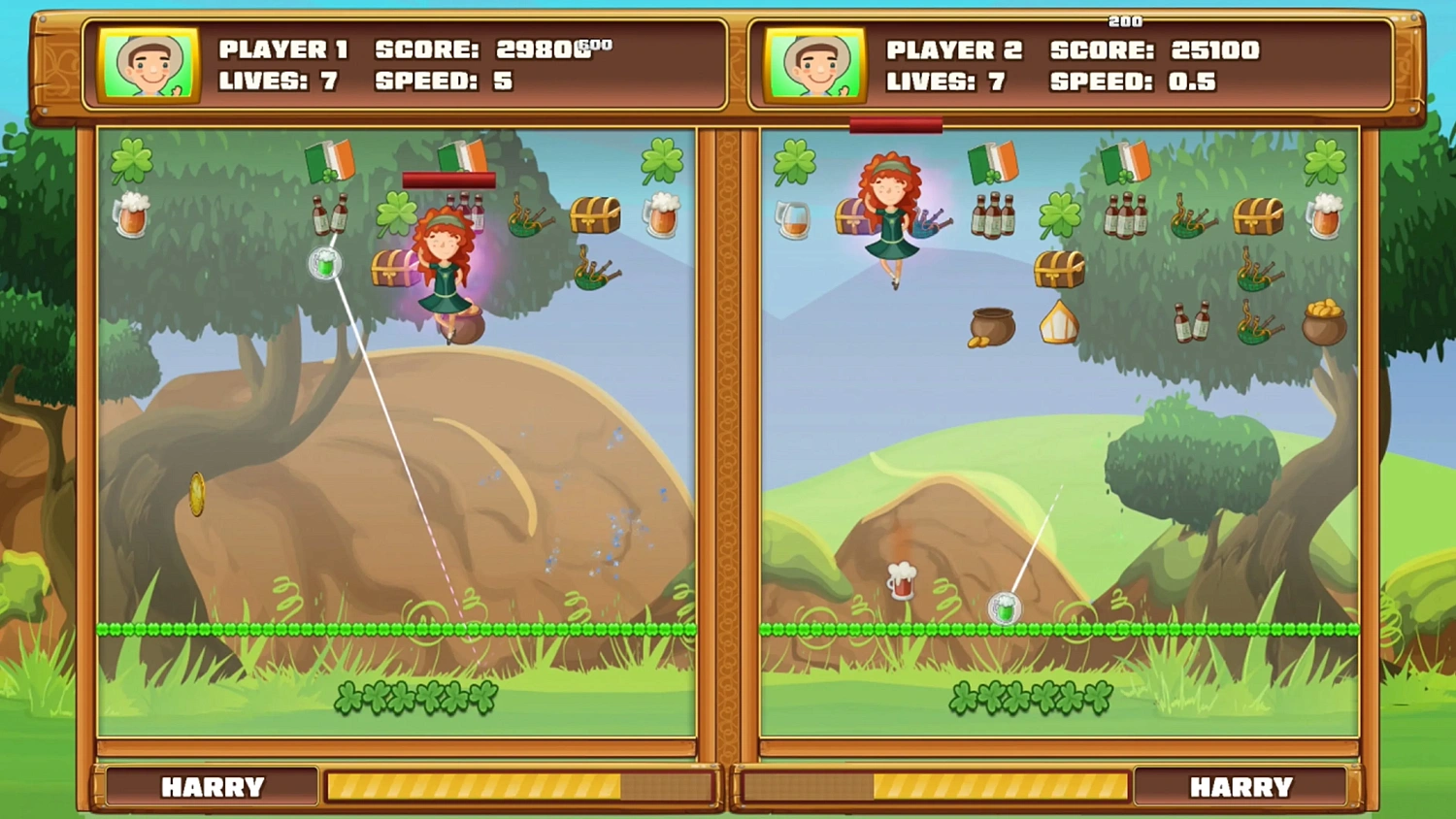Click the red health bar above Player 2 dancer
The height and width of the screenshot is (819, 1456).
894,124
